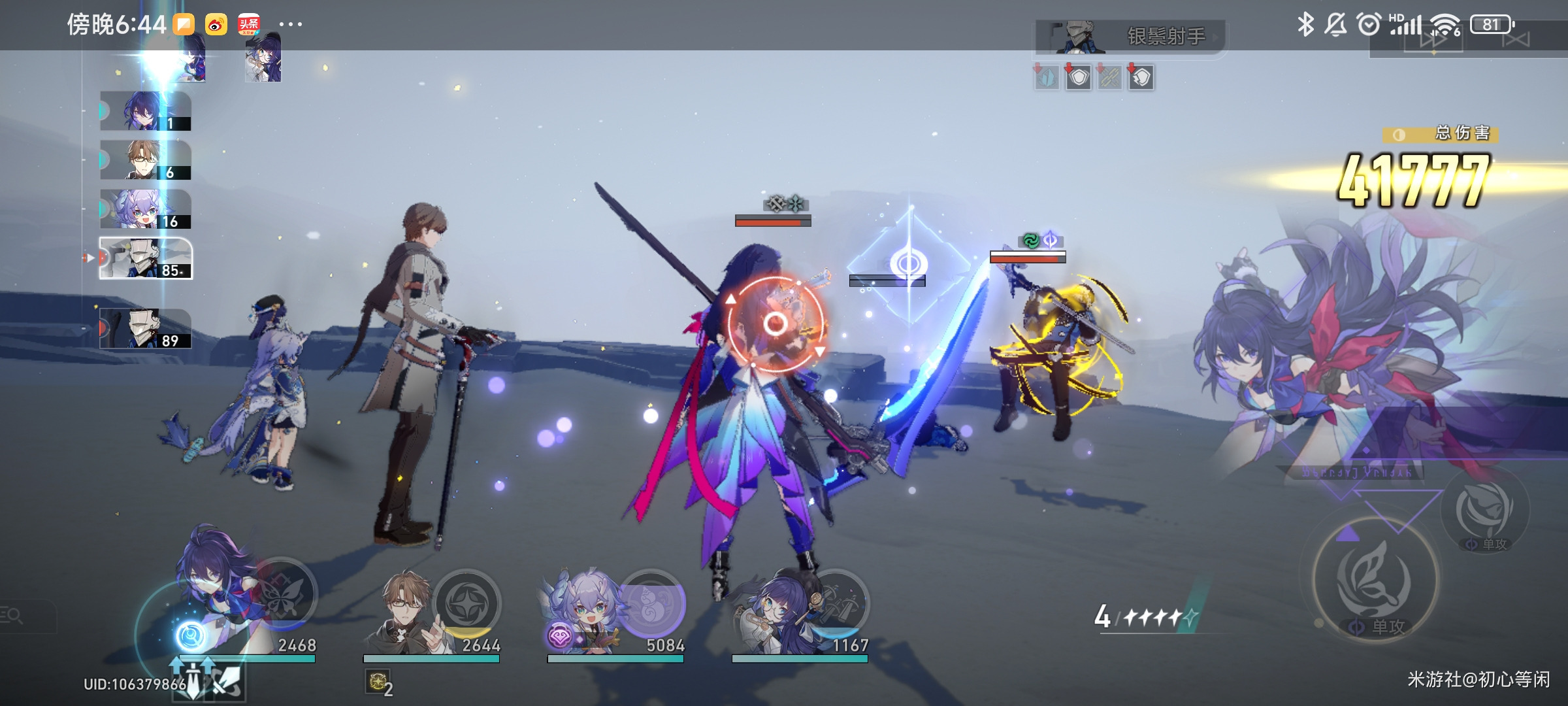Use Seele's smaller skill button
The width and height of the screenshot is (1568, 706).
(1483, 510)
